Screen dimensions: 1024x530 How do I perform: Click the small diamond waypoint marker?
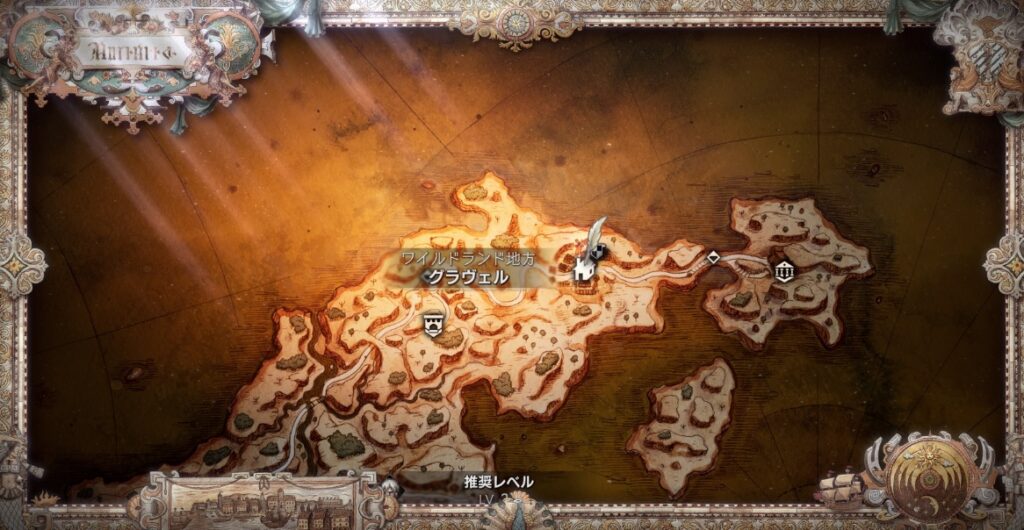click(713, 257)
